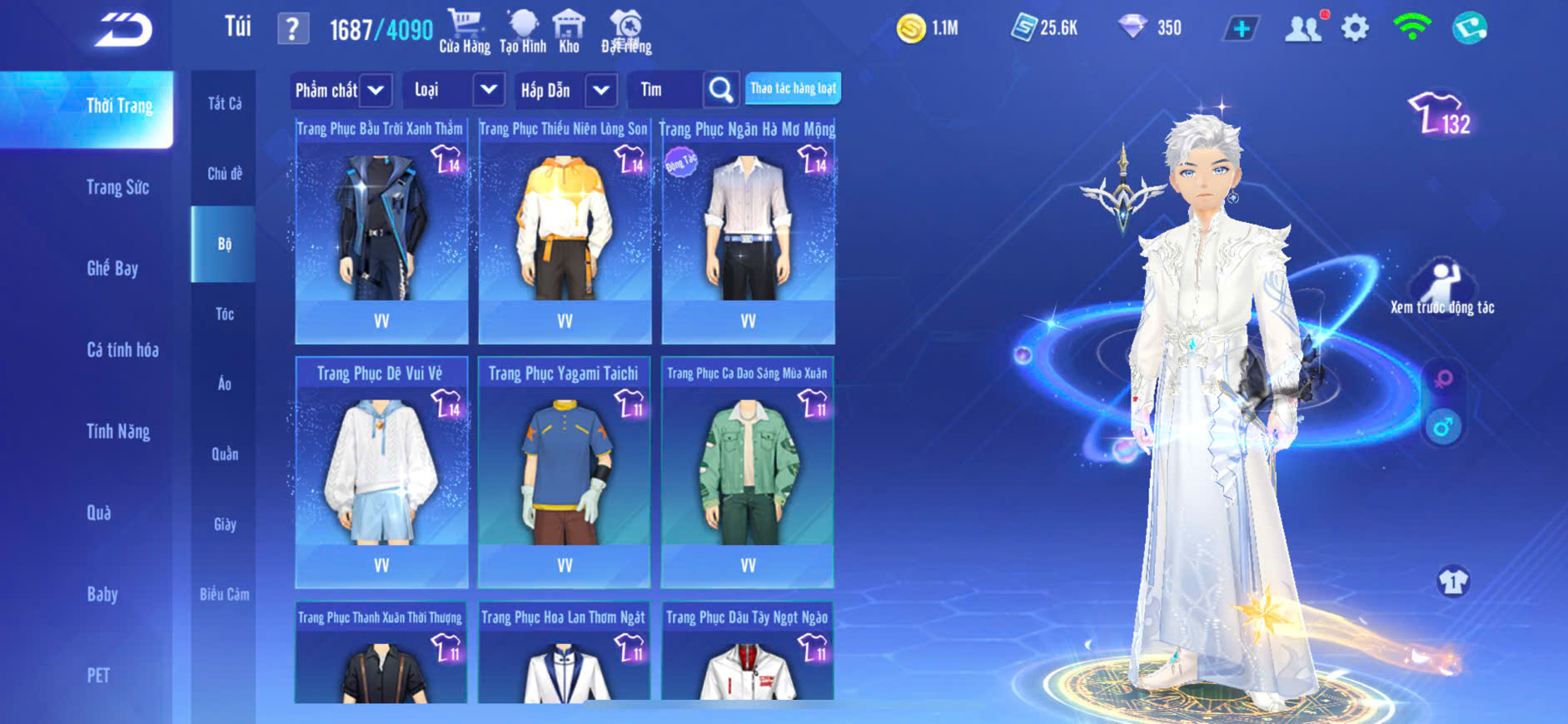
Task: Pick Trang Phục Ca Dao Sáng Mùa Xuân
Action: click(x=748, y=472)
